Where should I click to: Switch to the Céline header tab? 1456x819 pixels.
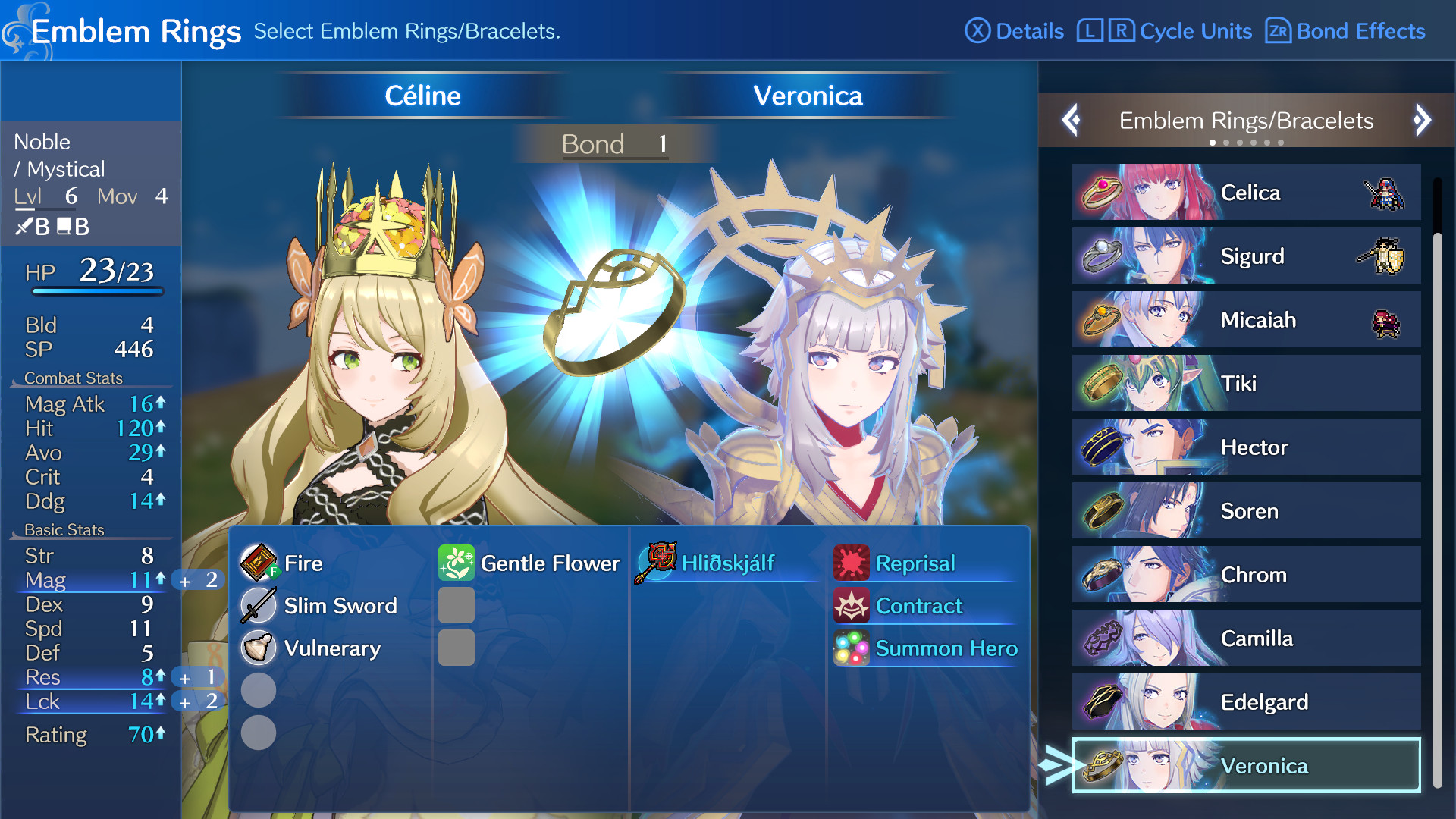coord(422,96)
